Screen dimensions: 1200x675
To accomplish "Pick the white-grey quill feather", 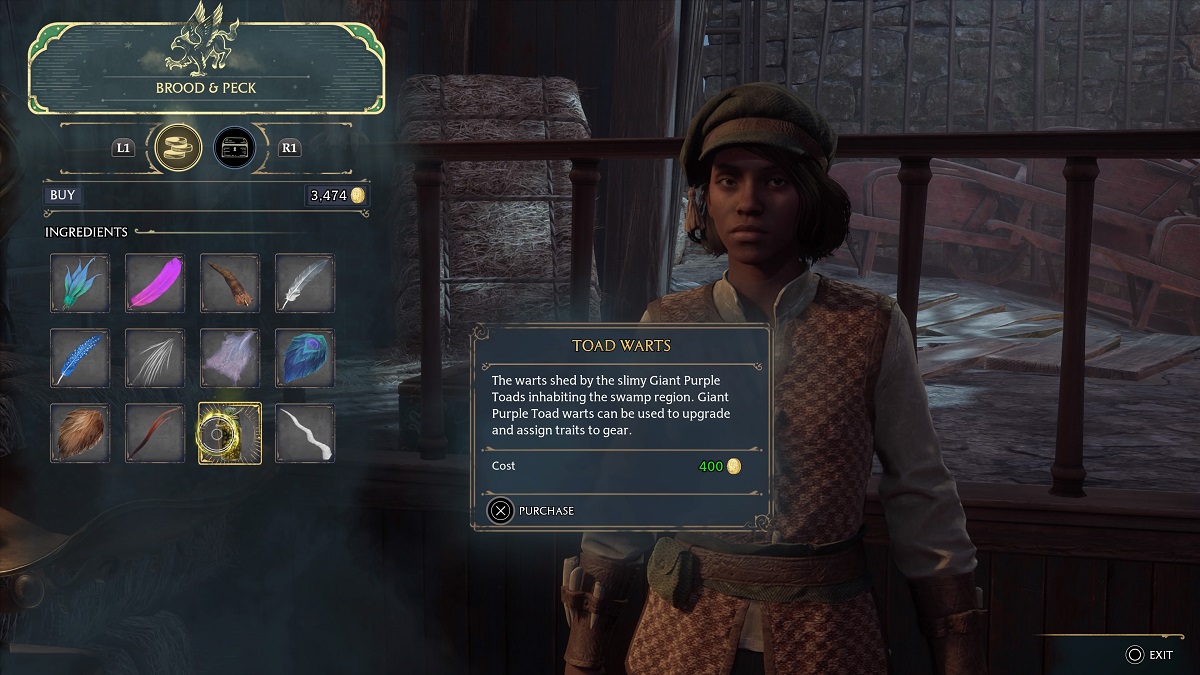I will pos(305,283).
